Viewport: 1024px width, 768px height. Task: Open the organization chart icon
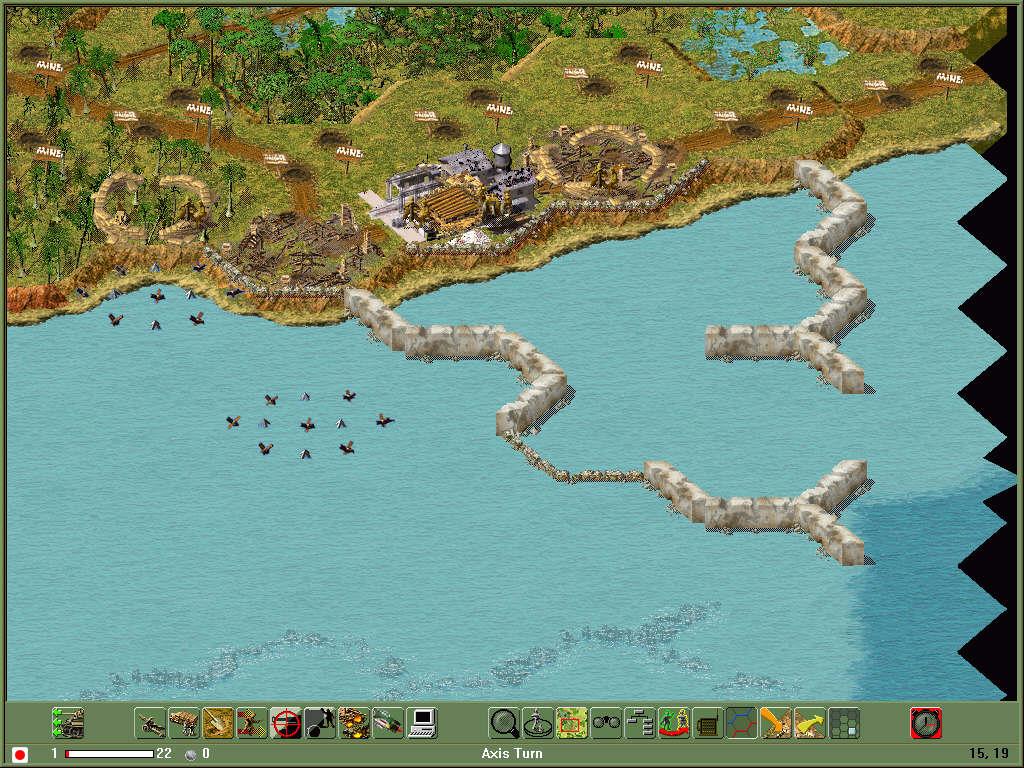(640, 722)
